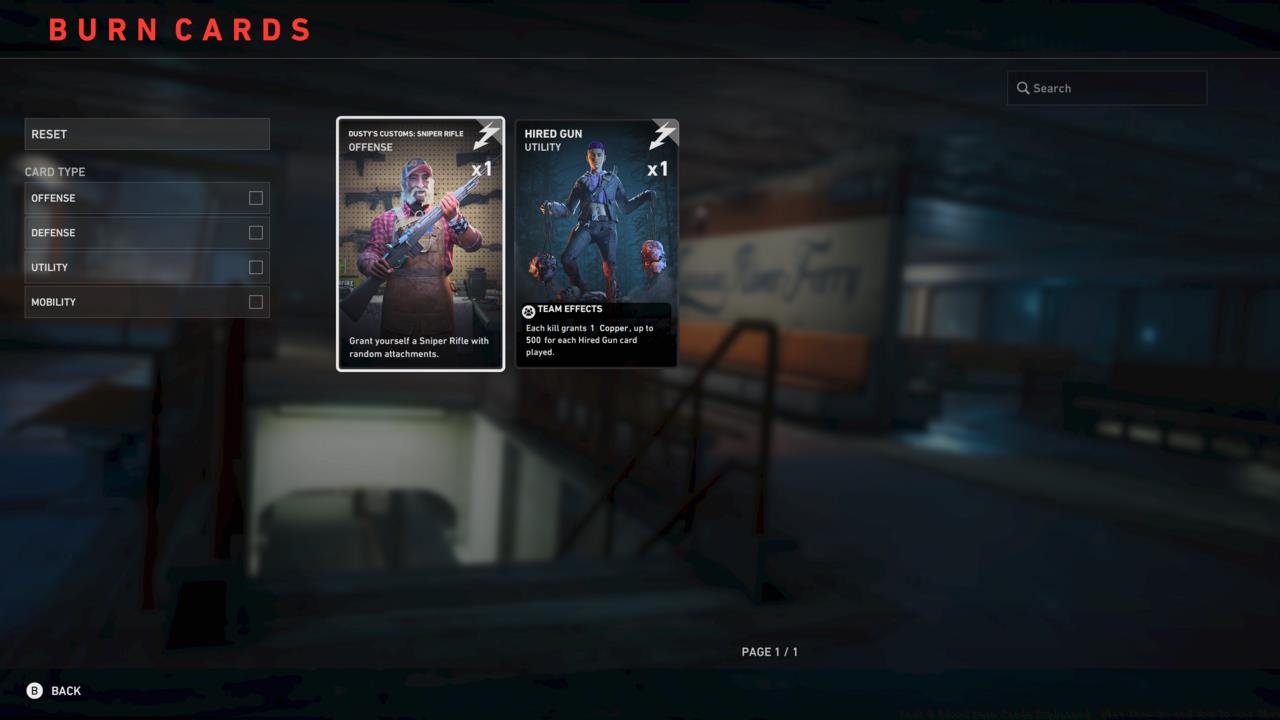Screen dimensions: 1280x720
Task: Select the Dusty's Customs: Sniper Rifle card
Action: pos(420,243)
